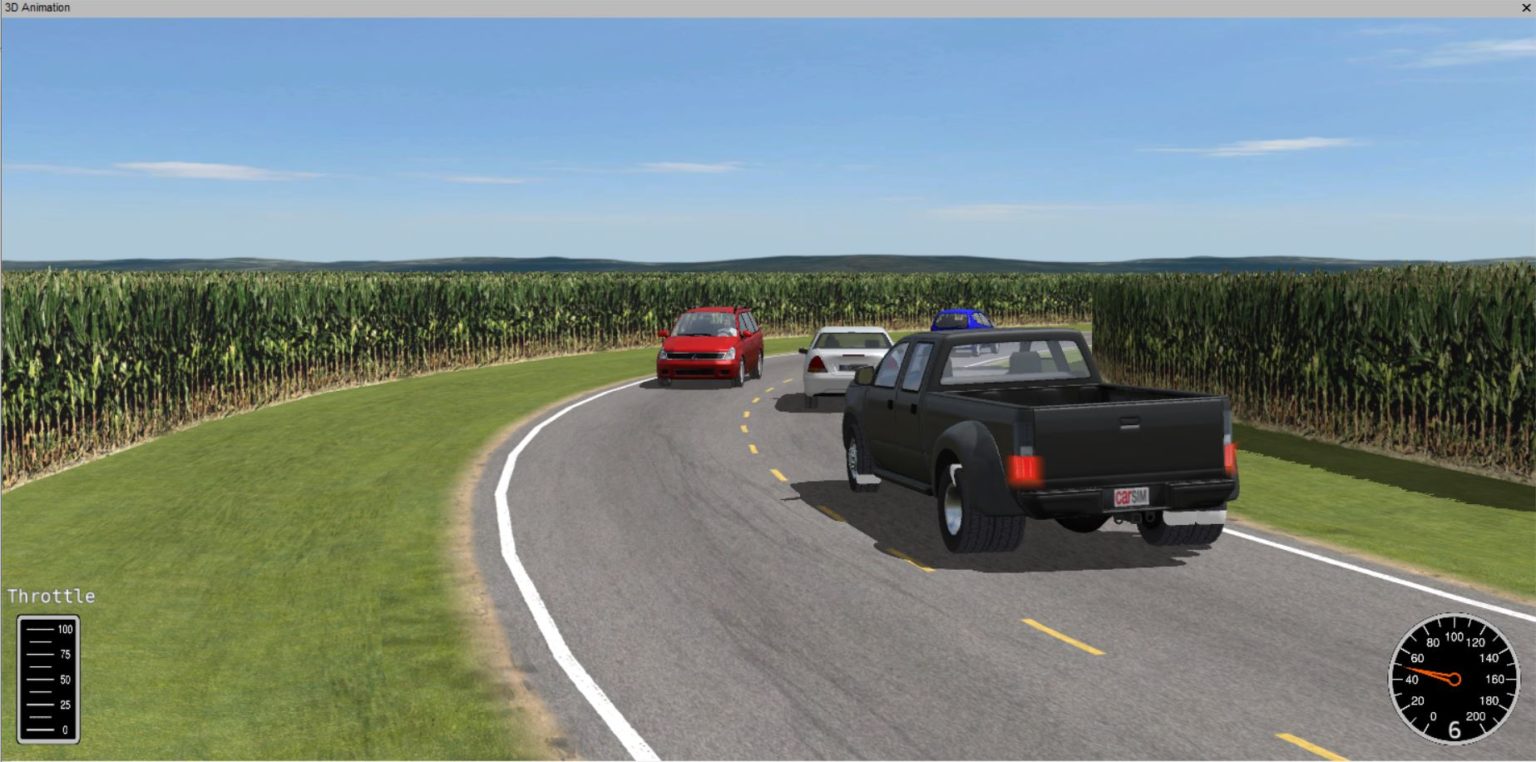Click the 200 label on the speedometer
This screenshot has width=1536, height=762.
[1476, 715]
